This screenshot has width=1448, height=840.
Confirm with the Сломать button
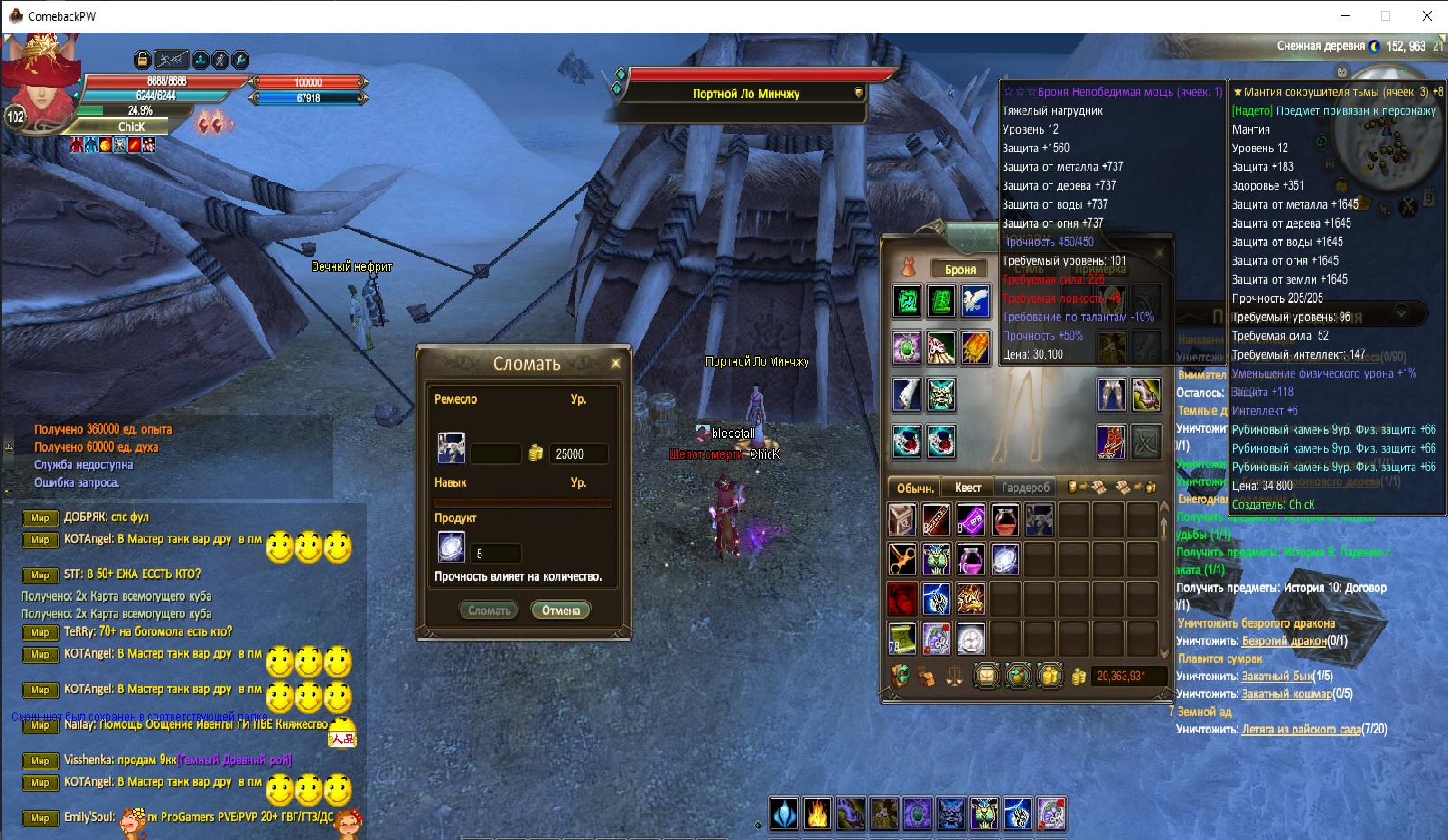pos(490,611)
